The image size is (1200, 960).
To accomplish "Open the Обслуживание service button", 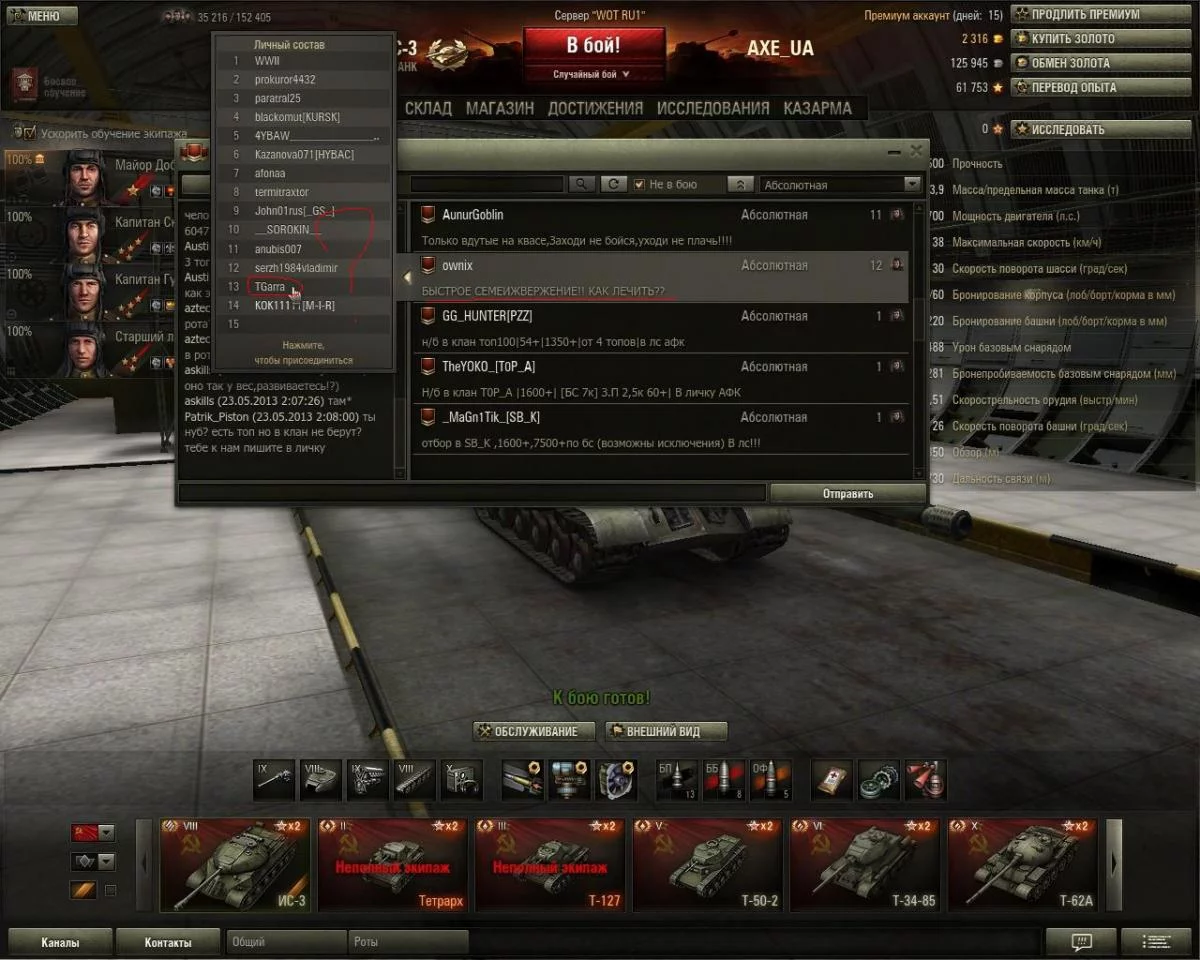I will click(x=534, y=732).
